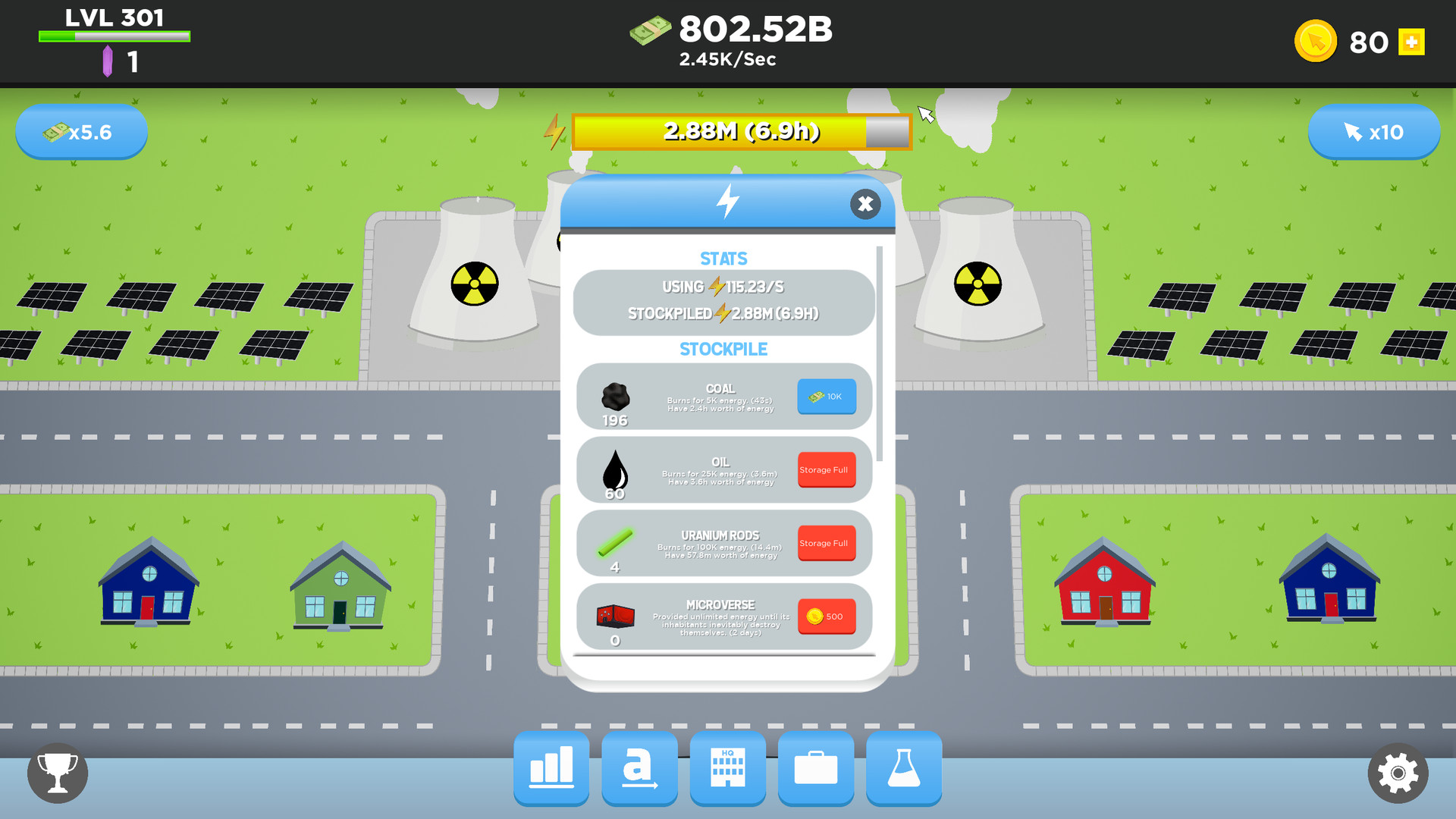This screenshot has height=819, width=1456.
Task: Select the bar chart statistics icon
Action: click(x=551, y=769)
